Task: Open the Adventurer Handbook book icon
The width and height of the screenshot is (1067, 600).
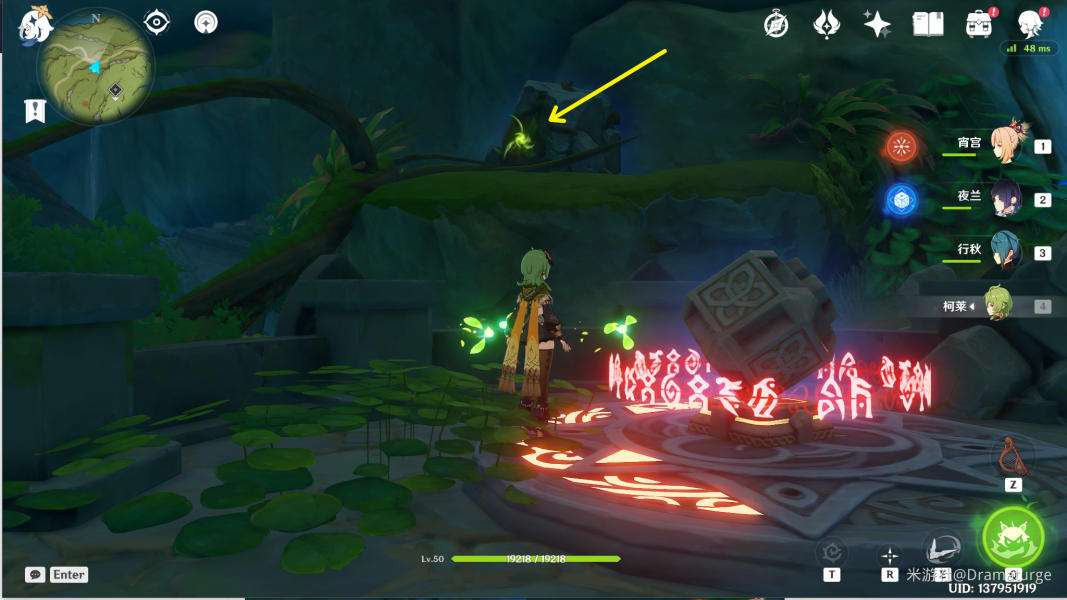Action: (x=928, y=24)
